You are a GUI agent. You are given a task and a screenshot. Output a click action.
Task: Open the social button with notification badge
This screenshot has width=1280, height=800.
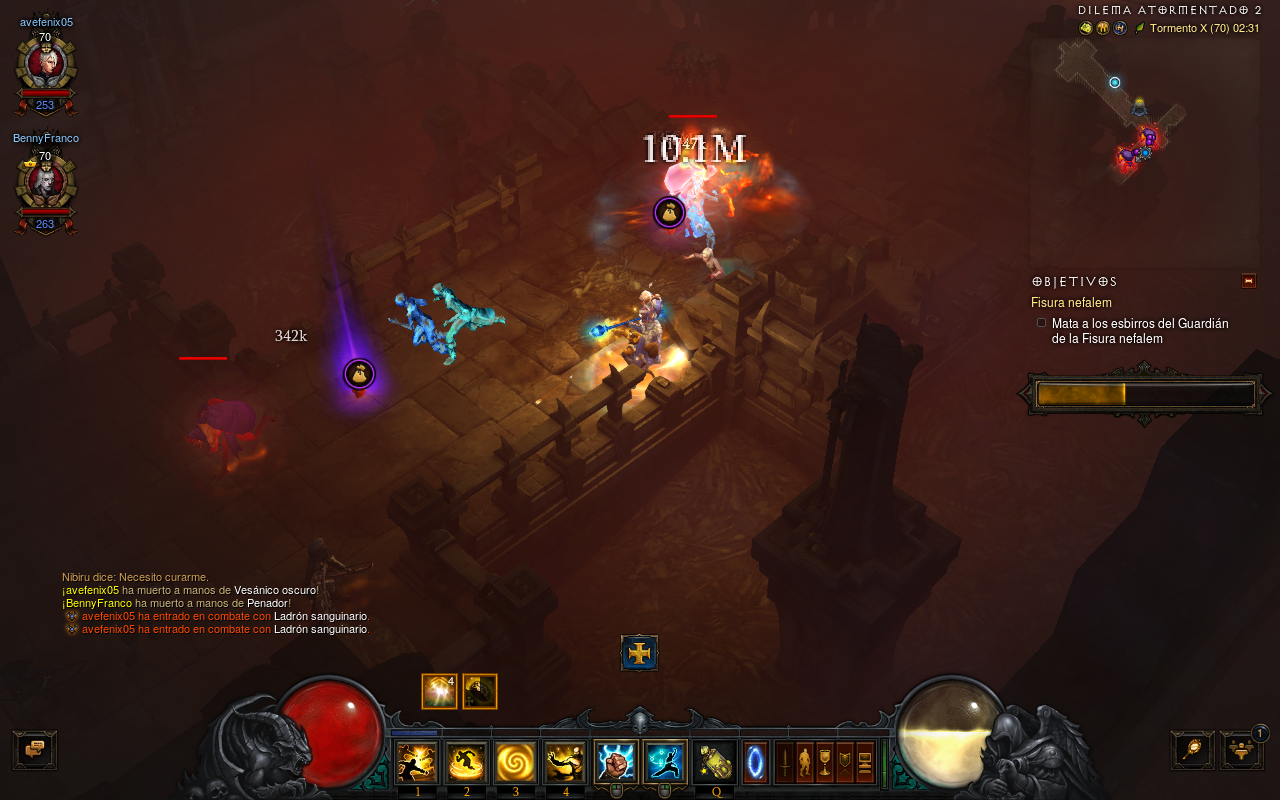point(1241,749)
